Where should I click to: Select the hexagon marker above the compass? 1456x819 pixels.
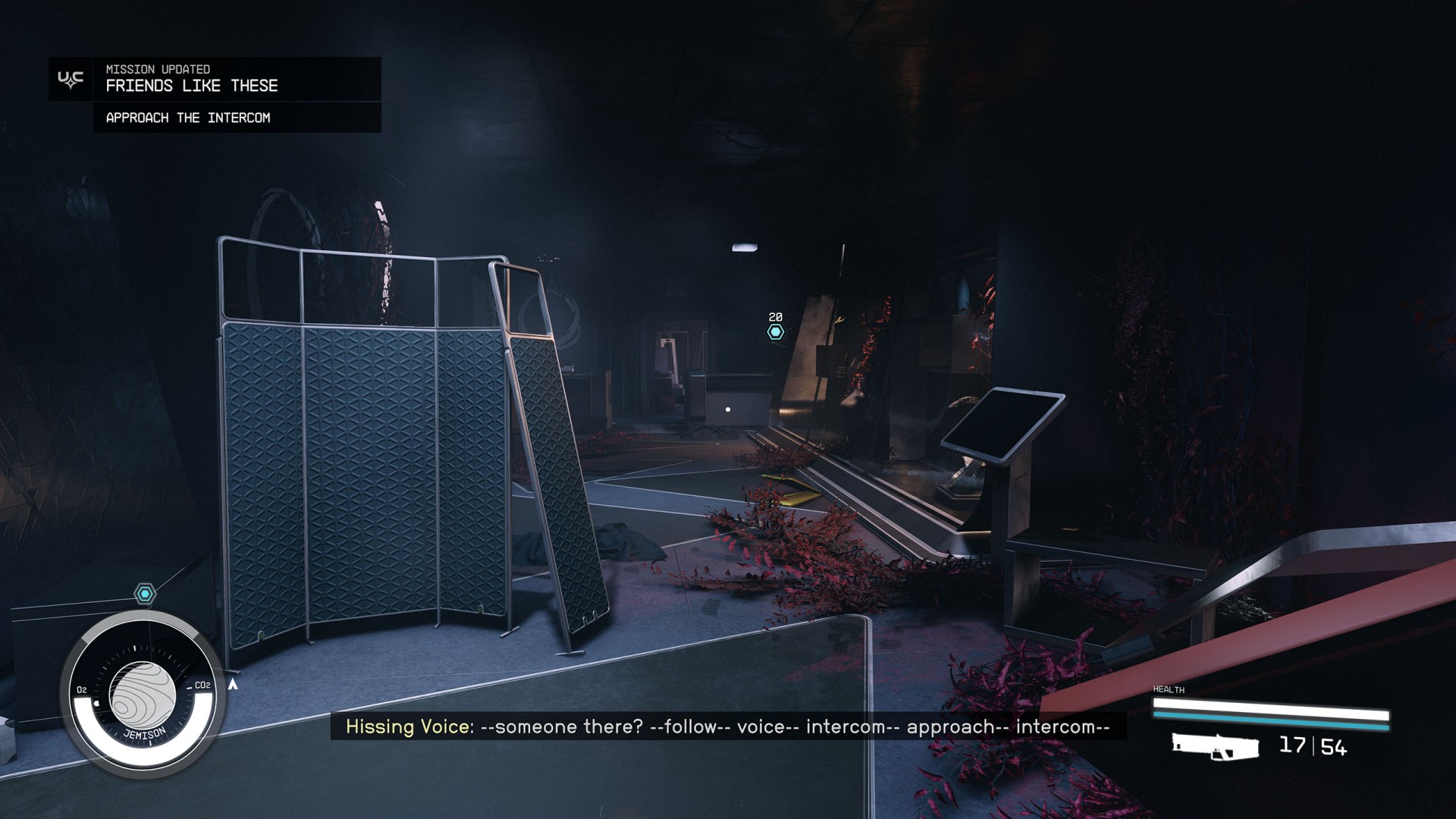145,593
